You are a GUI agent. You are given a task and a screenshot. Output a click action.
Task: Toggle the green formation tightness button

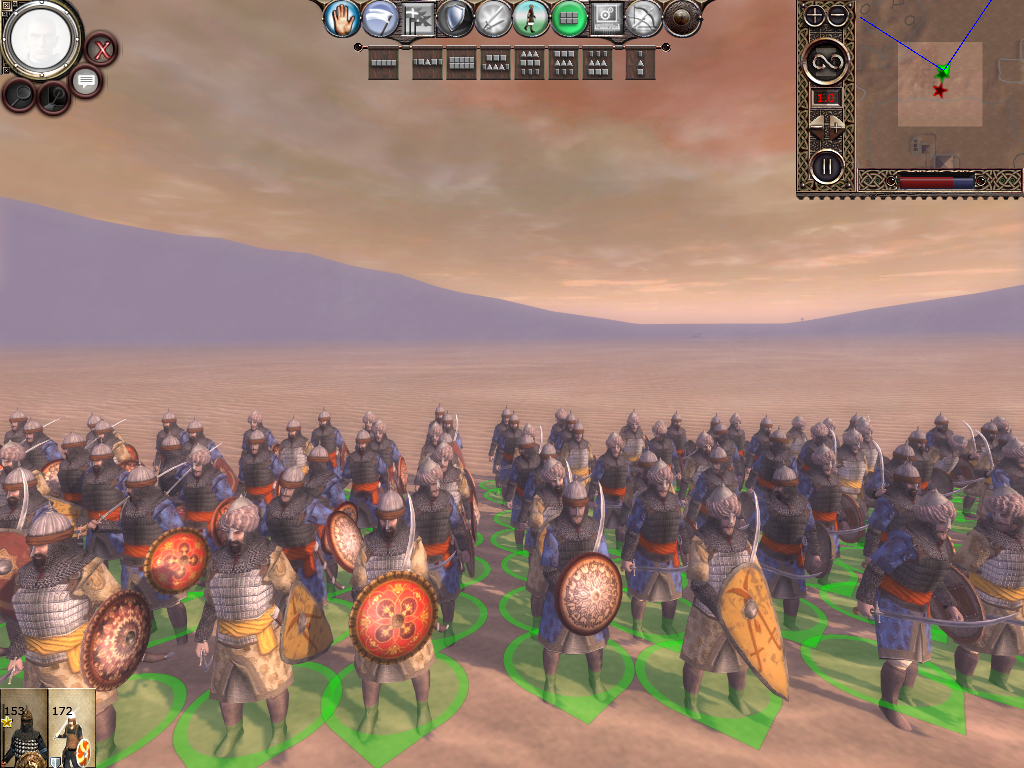569,18
